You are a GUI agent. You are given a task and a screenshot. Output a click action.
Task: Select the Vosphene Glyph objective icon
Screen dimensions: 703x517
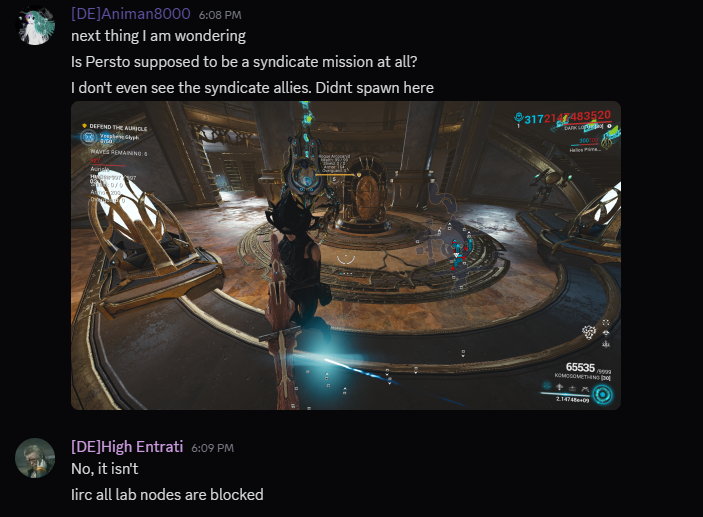tap(89, 137)
